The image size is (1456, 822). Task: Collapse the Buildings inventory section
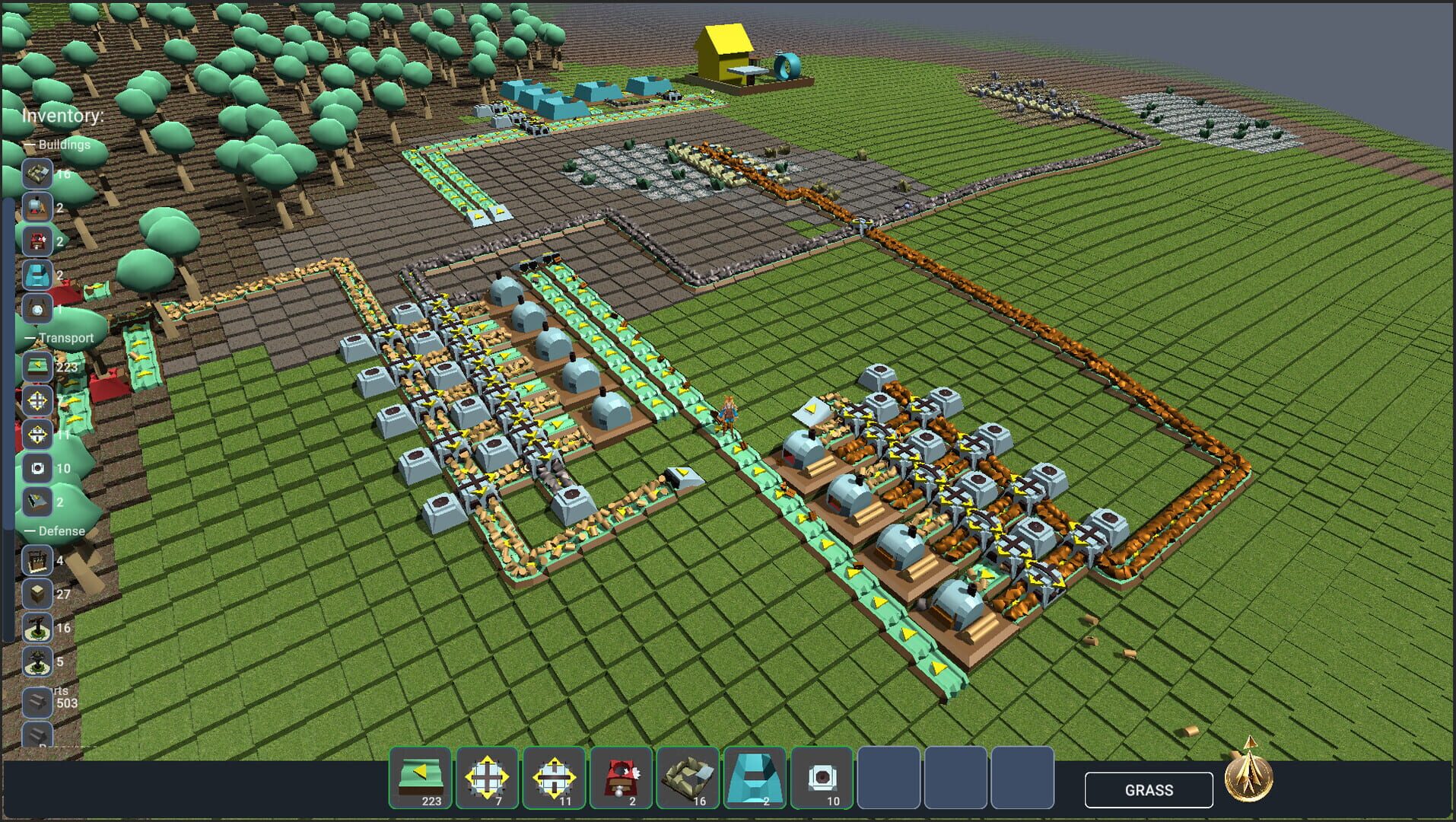[x=28, y=144]
